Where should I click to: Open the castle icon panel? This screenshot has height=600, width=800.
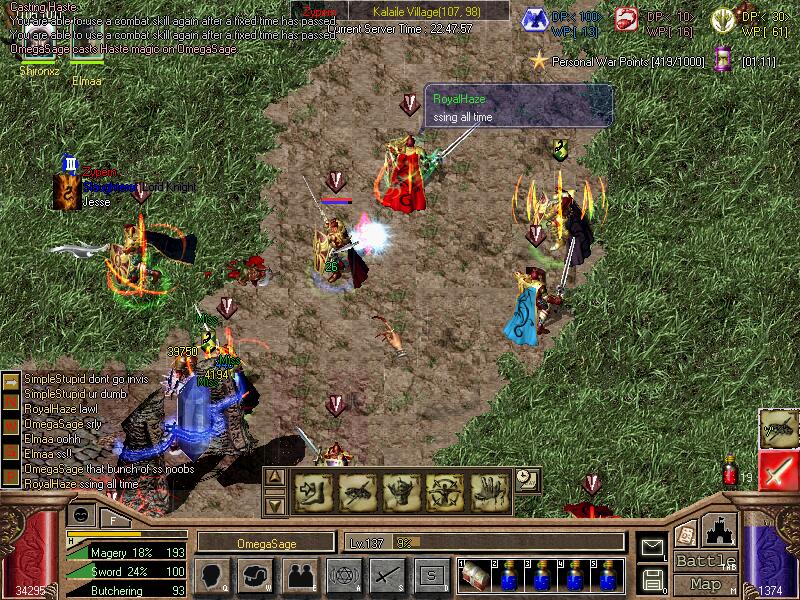click(720, 530)
